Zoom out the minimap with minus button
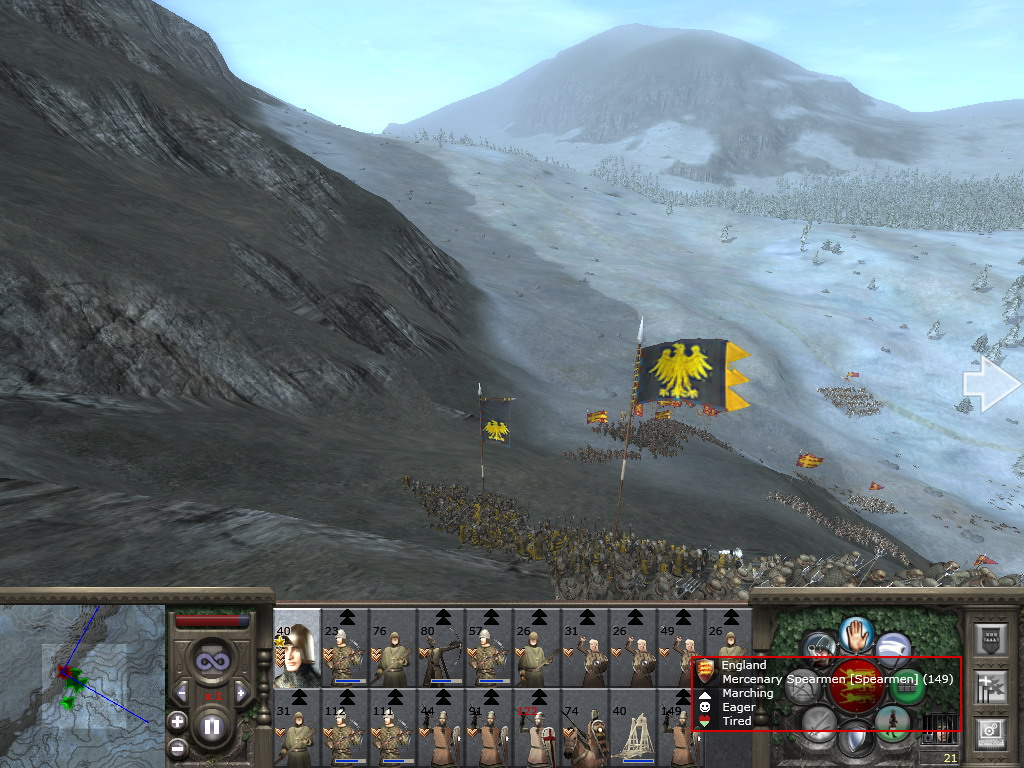Viewport: 1024px width, 768px height. pos(177,747)
